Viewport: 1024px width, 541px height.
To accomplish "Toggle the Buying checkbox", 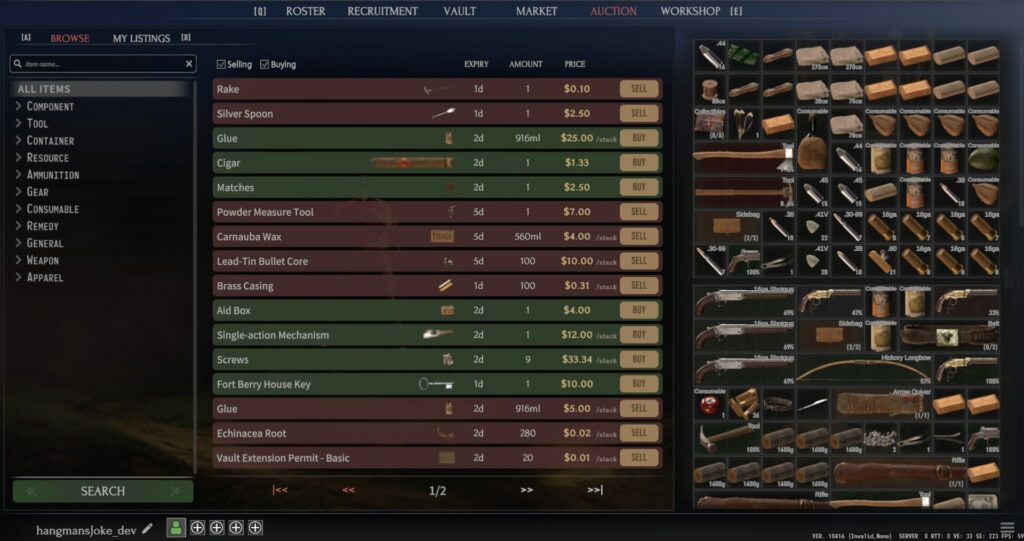I will pyautogui.click(x=265, y=65).
